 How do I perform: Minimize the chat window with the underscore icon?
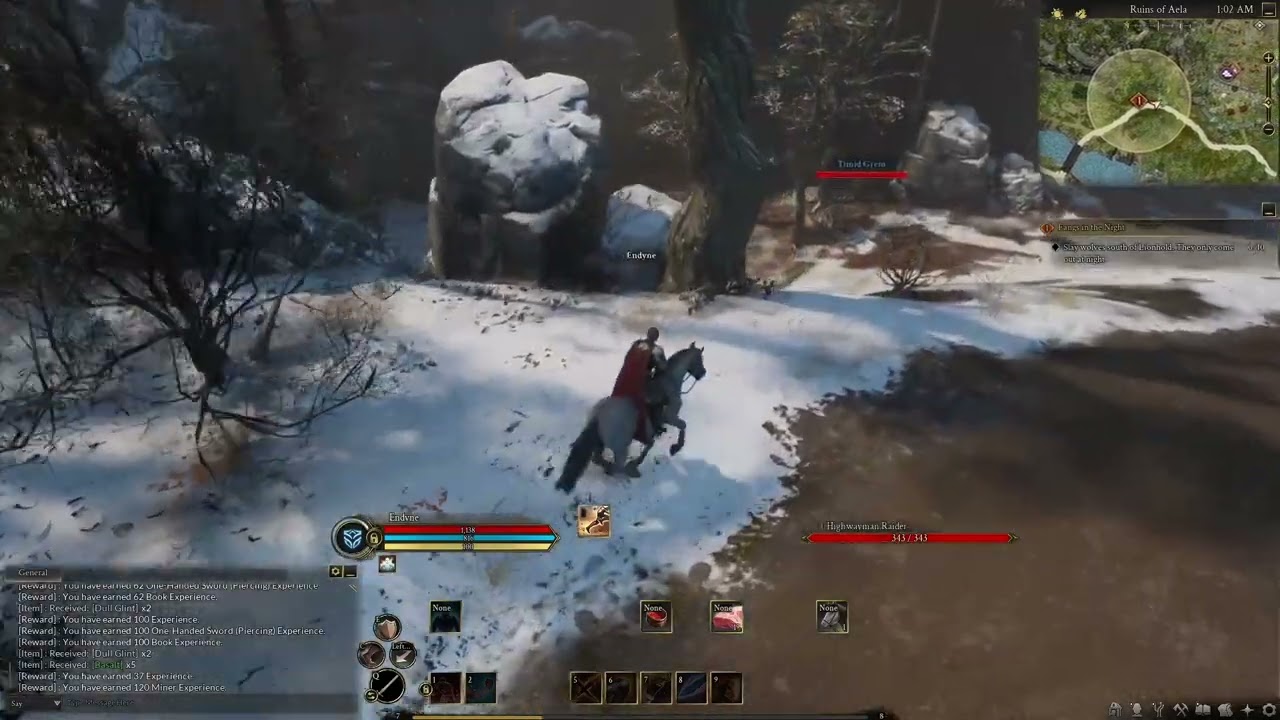[x=349, y=572]
